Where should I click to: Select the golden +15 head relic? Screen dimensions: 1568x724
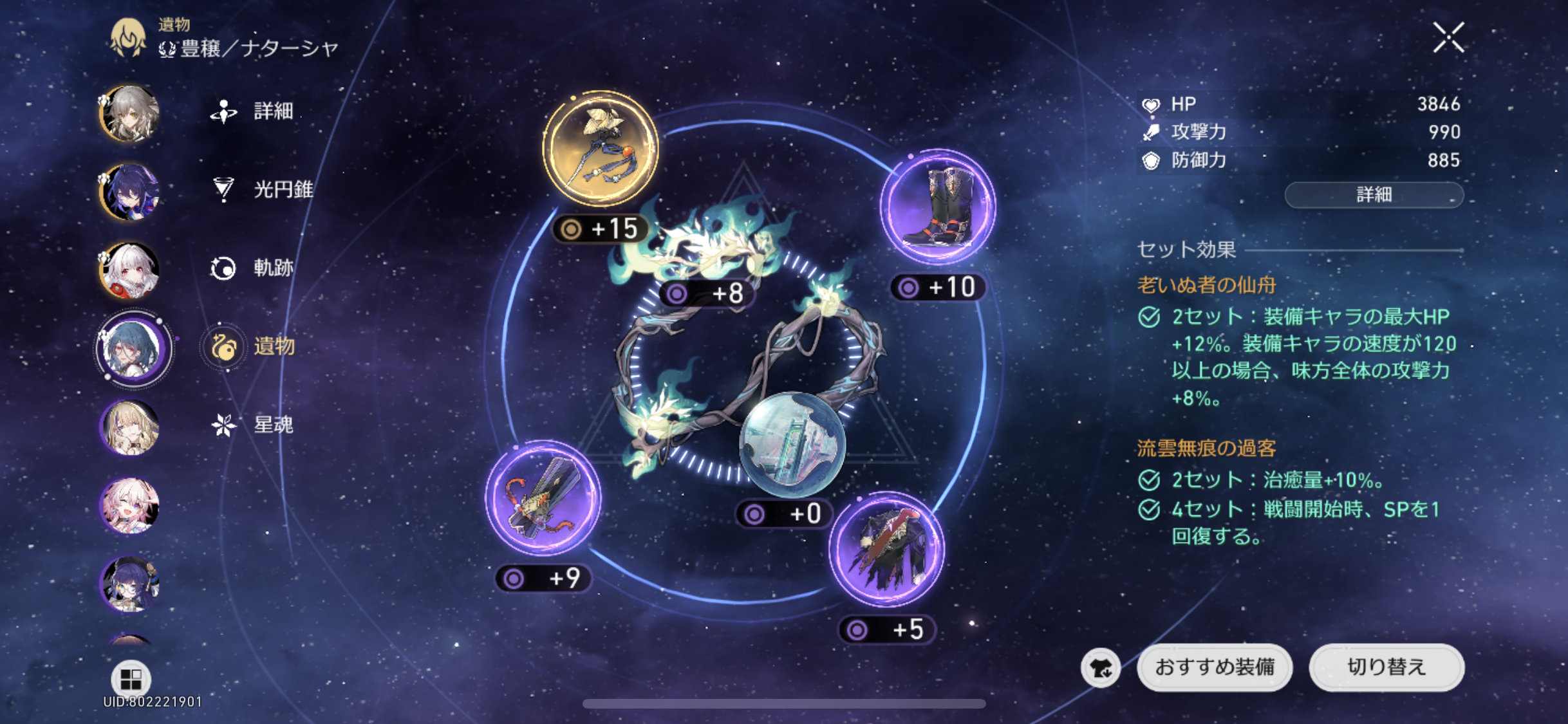(601, 149)
